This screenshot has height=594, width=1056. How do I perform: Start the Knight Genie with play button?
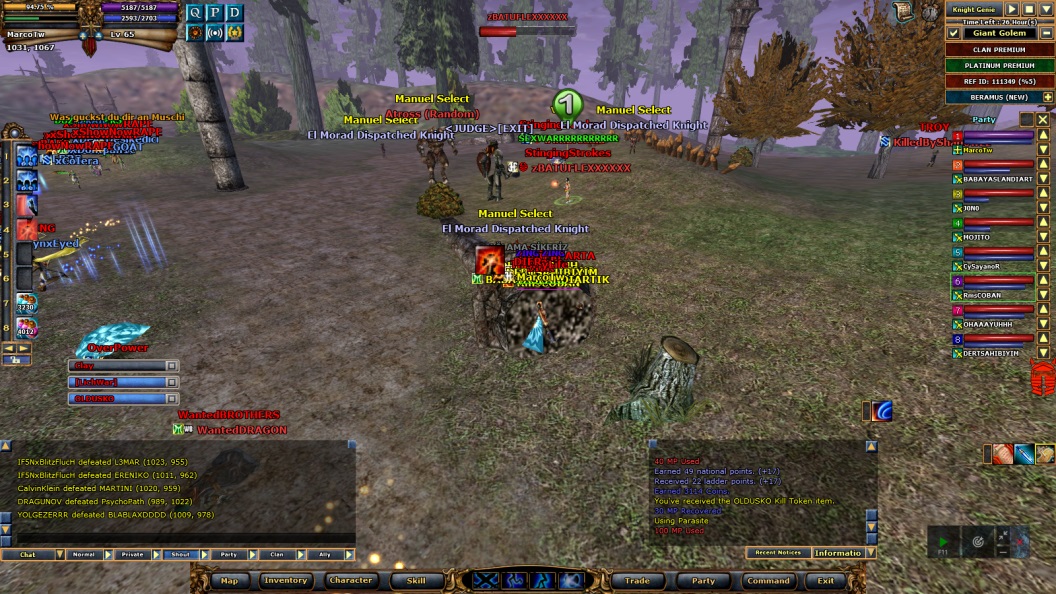point(1012,9)
